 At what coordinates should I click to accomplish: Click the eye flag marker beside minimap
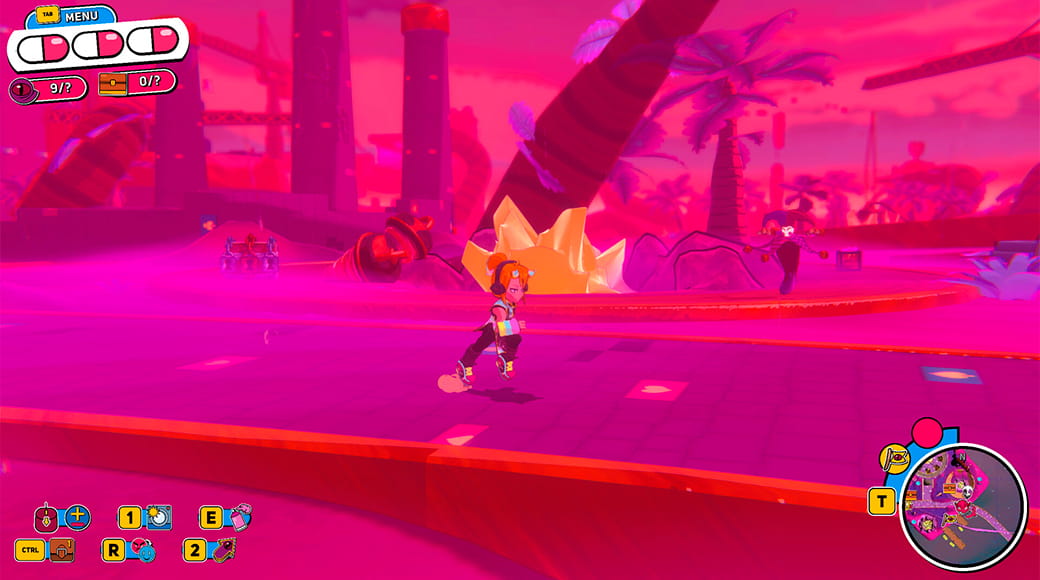(x=893, y=458)
